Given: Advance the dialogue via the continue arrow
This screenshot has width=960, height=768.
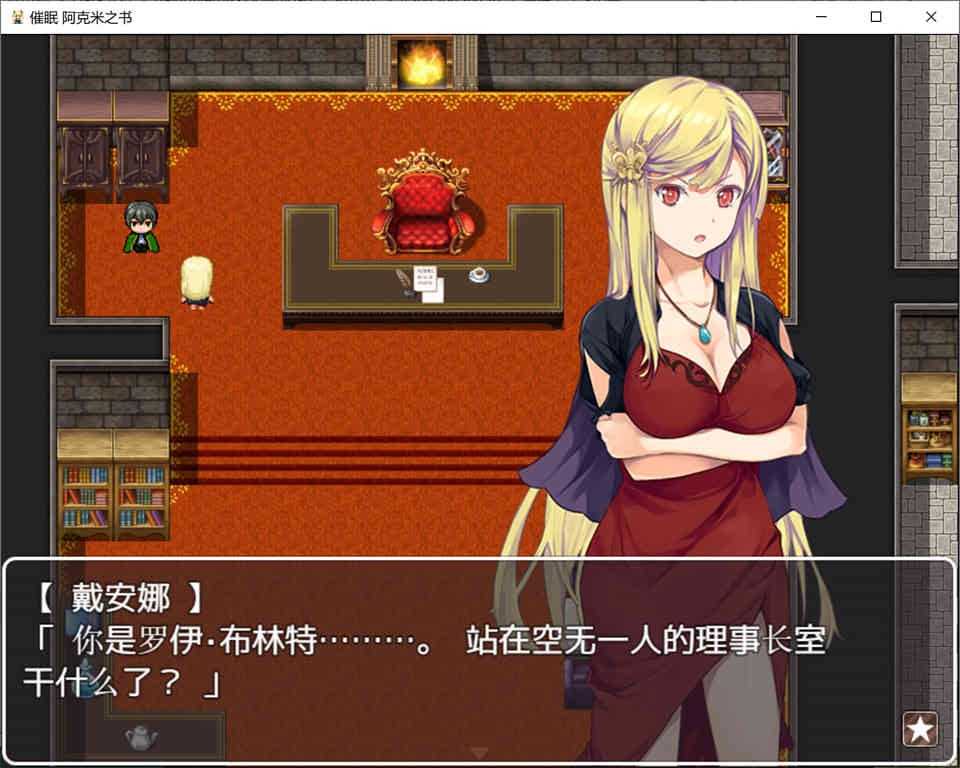Looking at the screenshot, I should tap(480, 752).
